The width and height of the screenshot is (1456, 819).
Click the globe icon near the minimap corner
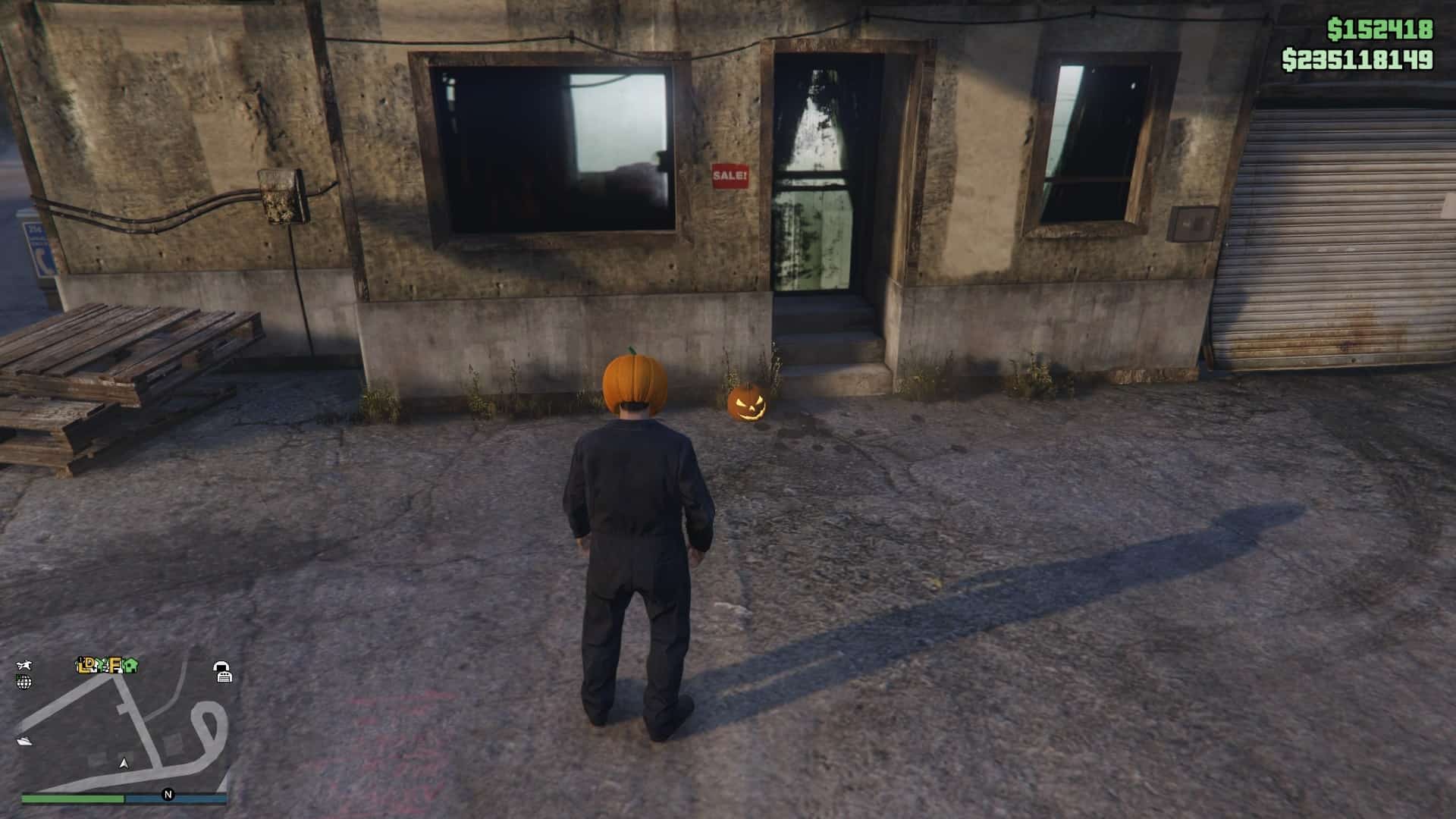click(24, 682)
